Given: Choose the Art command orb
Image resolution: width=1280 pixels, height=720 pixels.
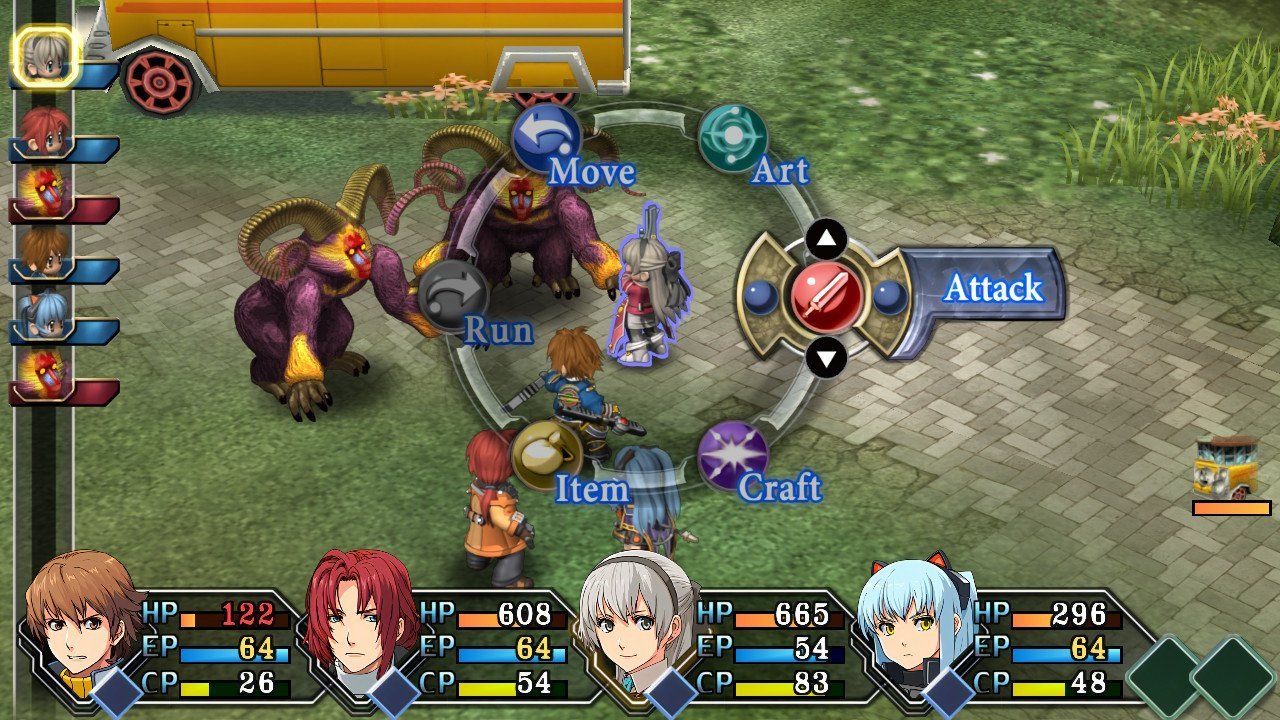Looking at the screenshot, I should pos(732,139).
